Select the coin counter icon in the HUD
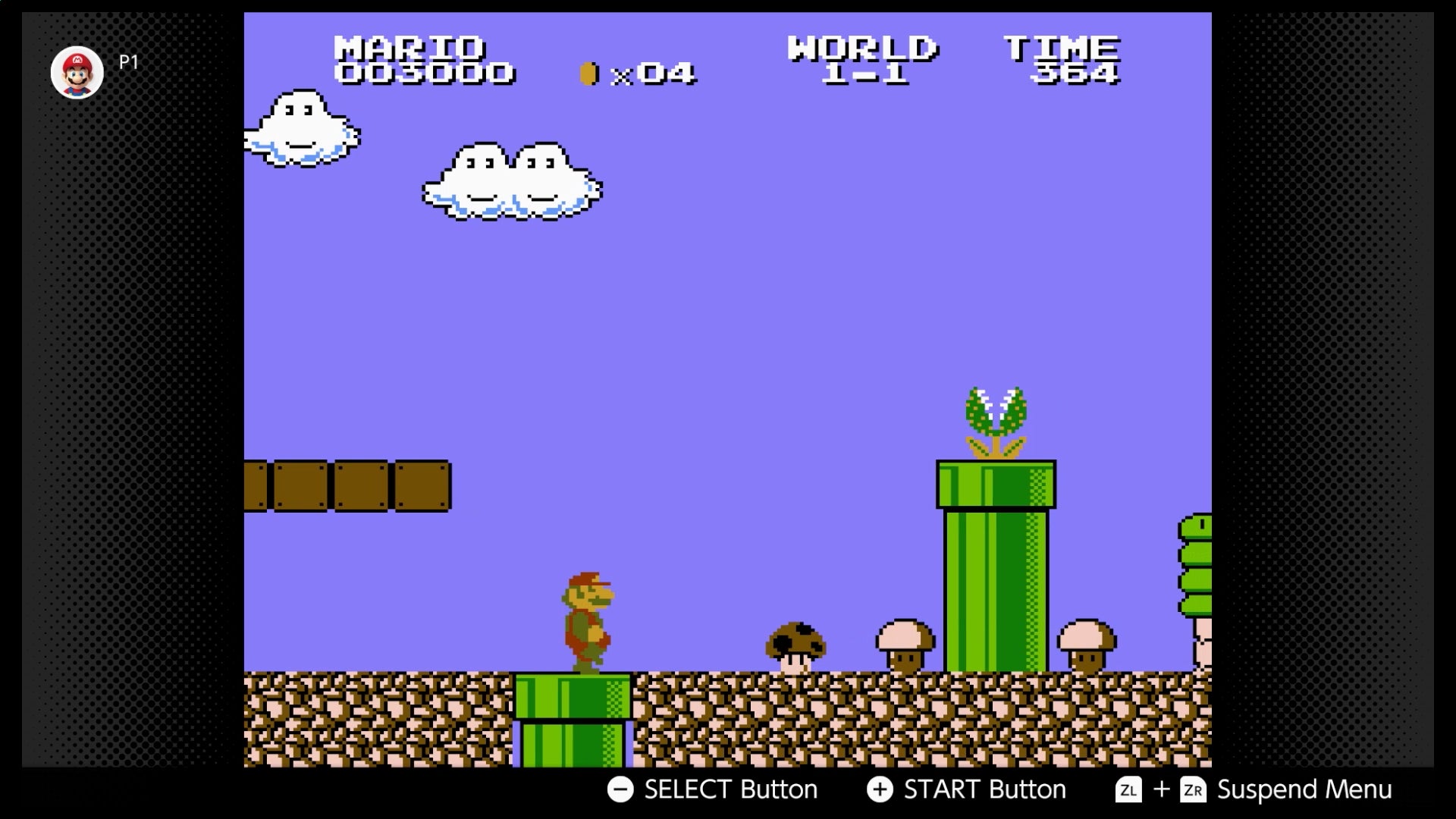Screen dimensions: 1456x819 [588, 73]
